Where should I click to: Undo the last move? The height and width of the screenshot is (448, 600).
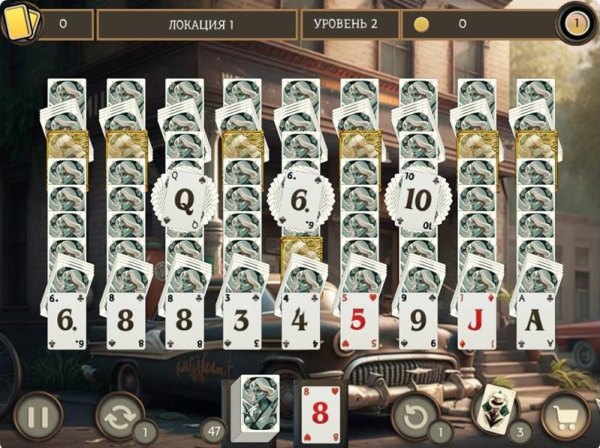(413, 414)
